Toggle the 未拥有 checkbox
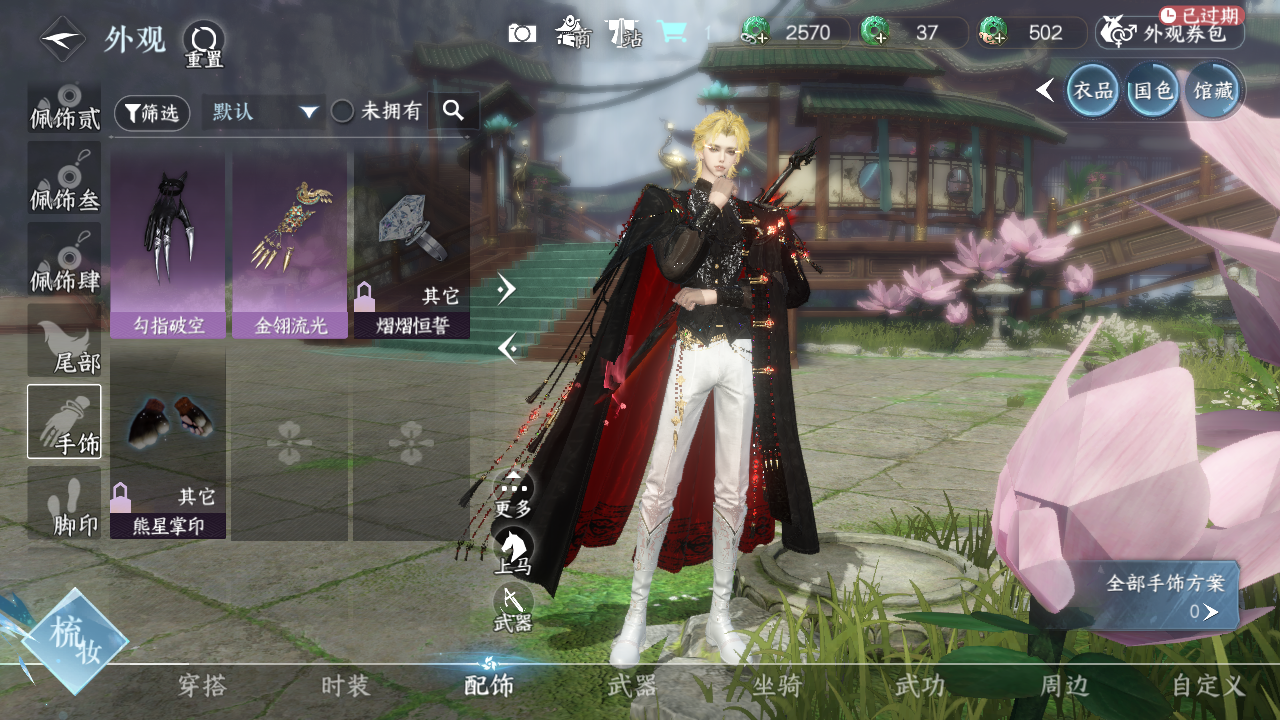Viewport: 1280px width, 720px height. pos(343,112)
